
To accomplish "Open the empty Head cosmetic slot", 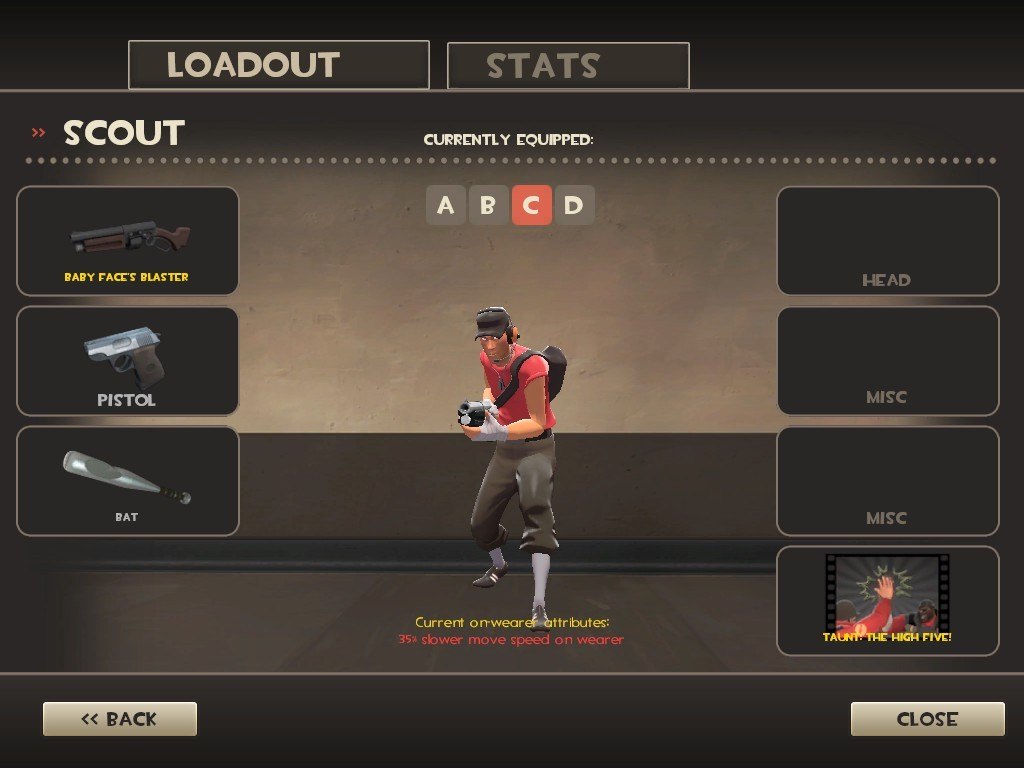I will [887, 241].
